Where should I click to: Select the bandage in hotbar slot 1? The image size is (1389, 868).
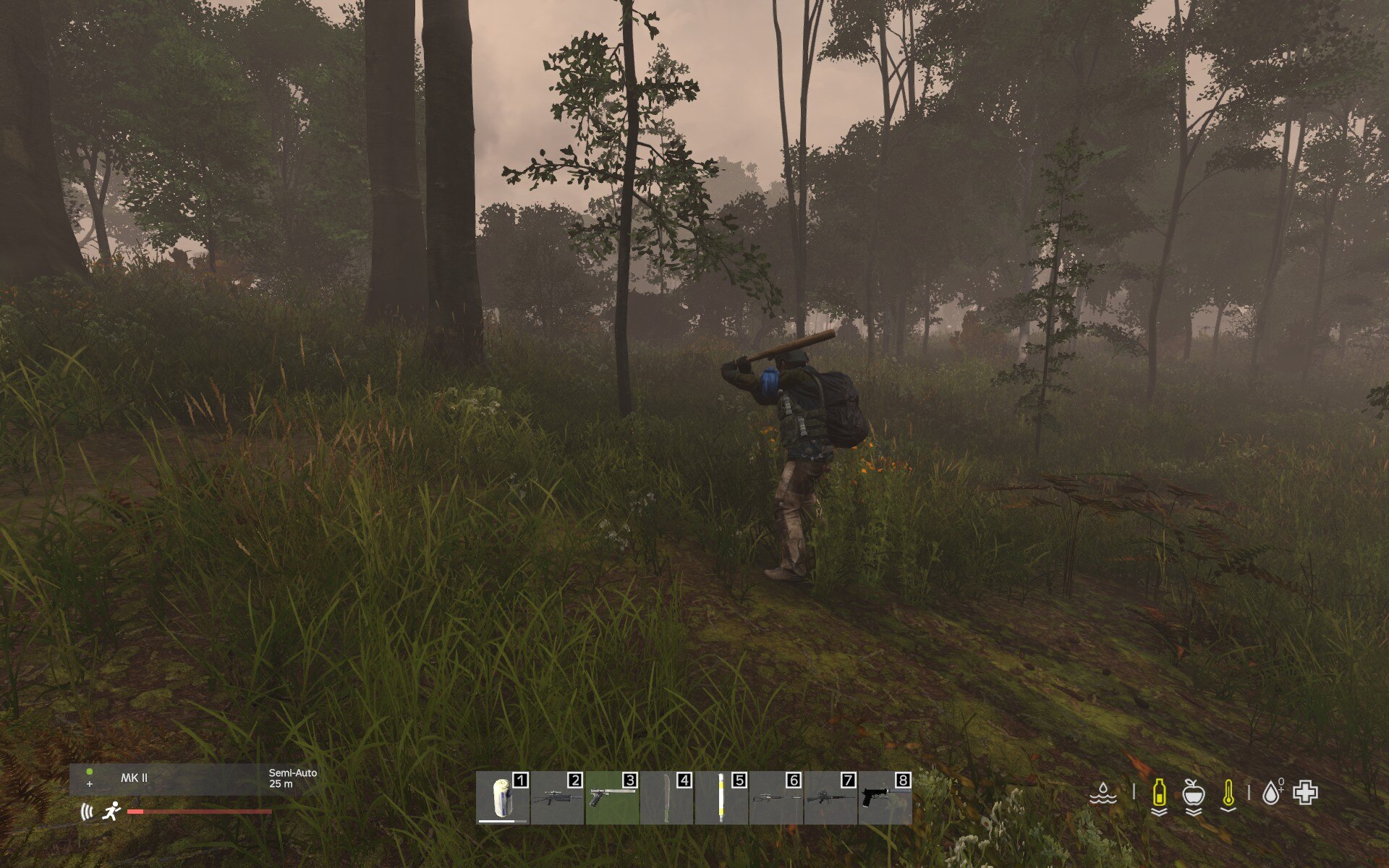(x=502, y=797)
